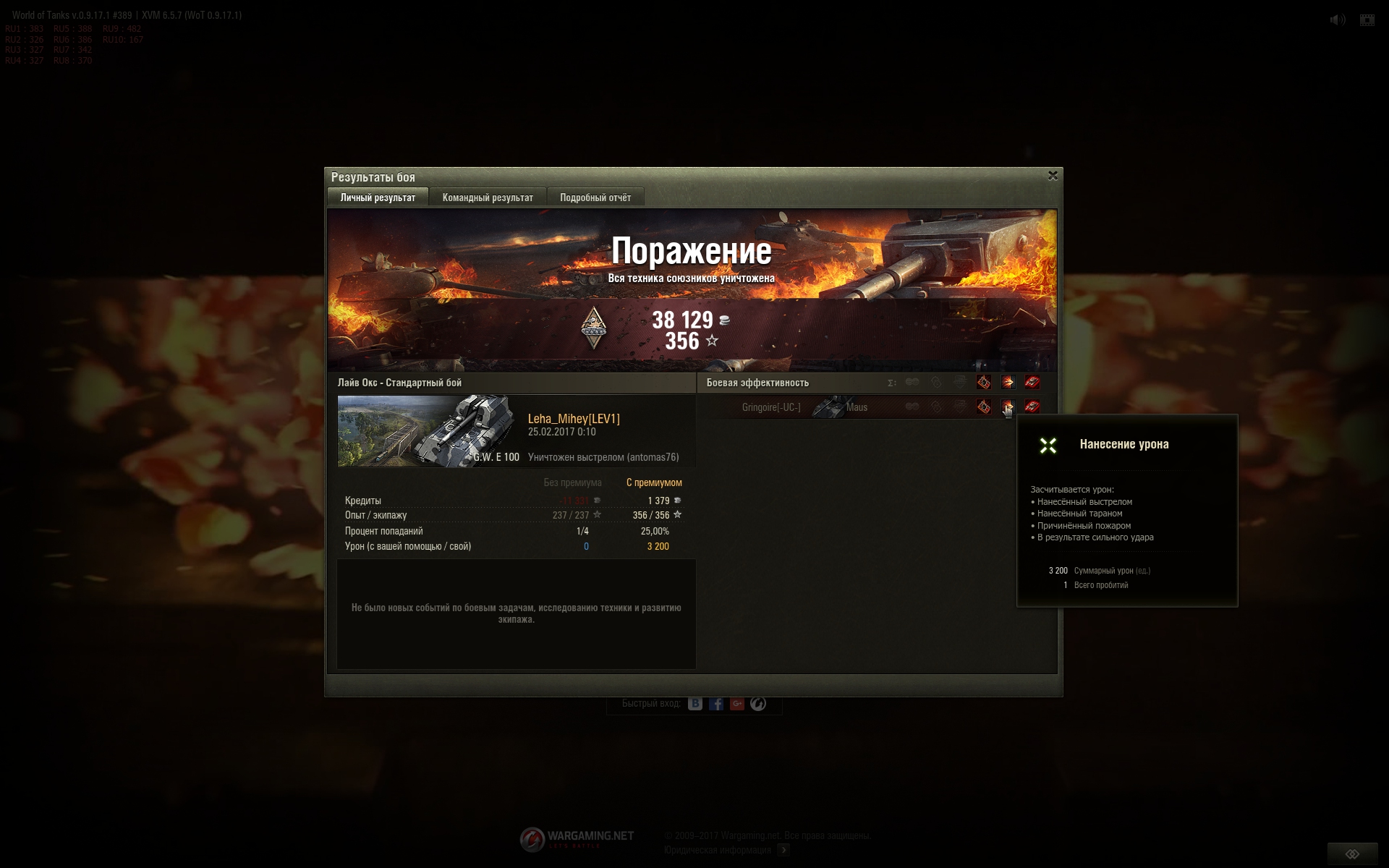Select the Личный результат tab
The height and width of the screenshot is (868, 1389).
click(x=378, y=197)
